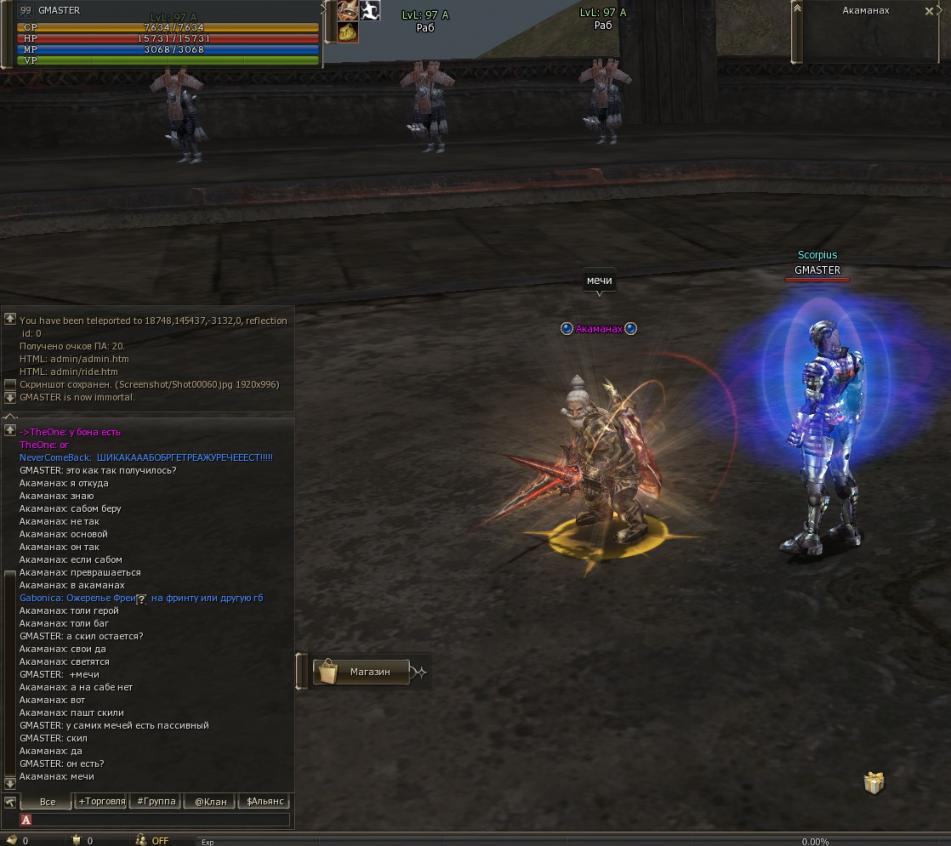
Task: Open the chat settings hammer icon
Action: 10,802
